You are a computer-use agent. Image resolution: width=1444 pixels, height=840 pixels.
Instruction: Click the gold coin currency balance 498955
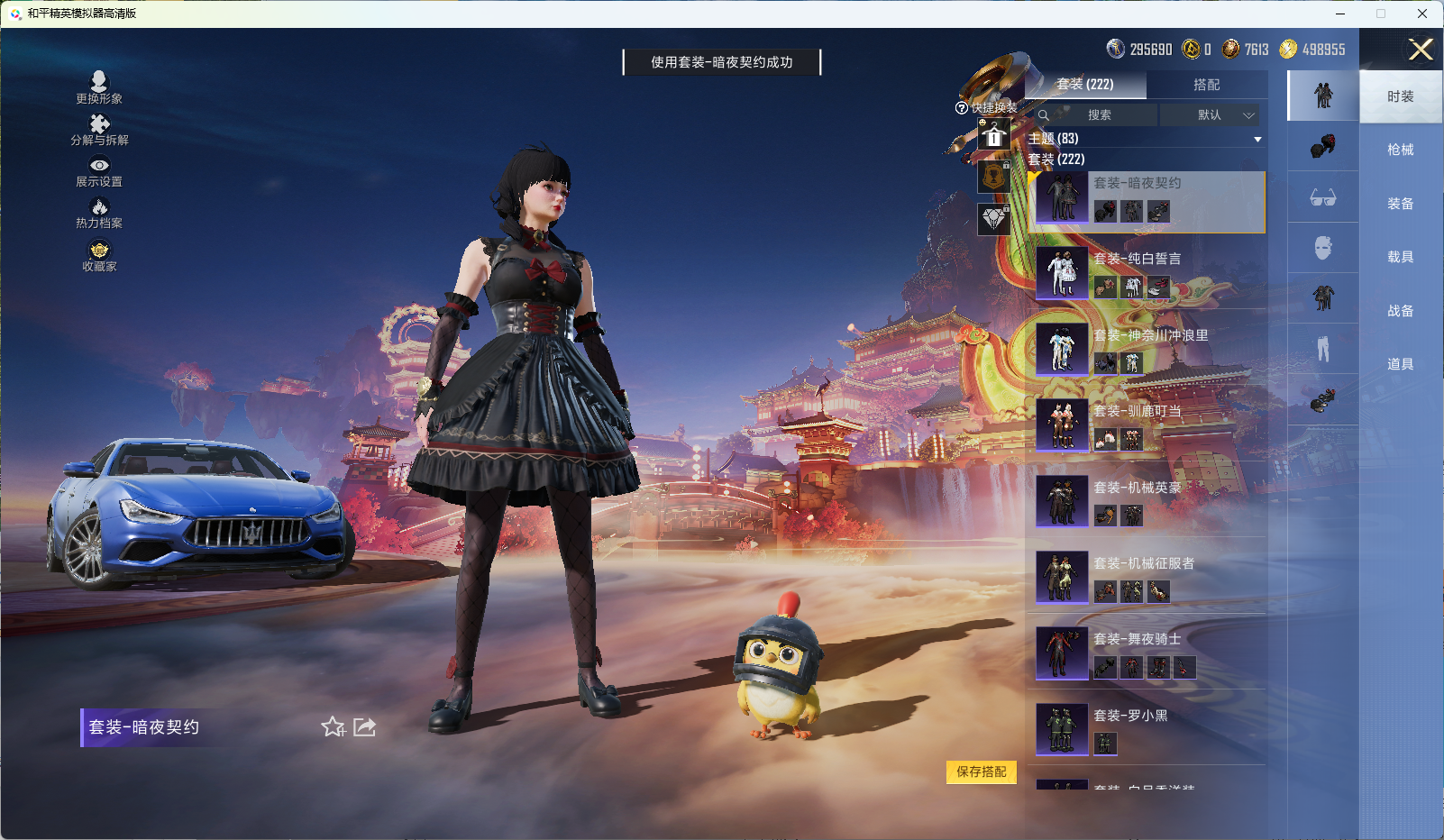(x=1318, y=50)
